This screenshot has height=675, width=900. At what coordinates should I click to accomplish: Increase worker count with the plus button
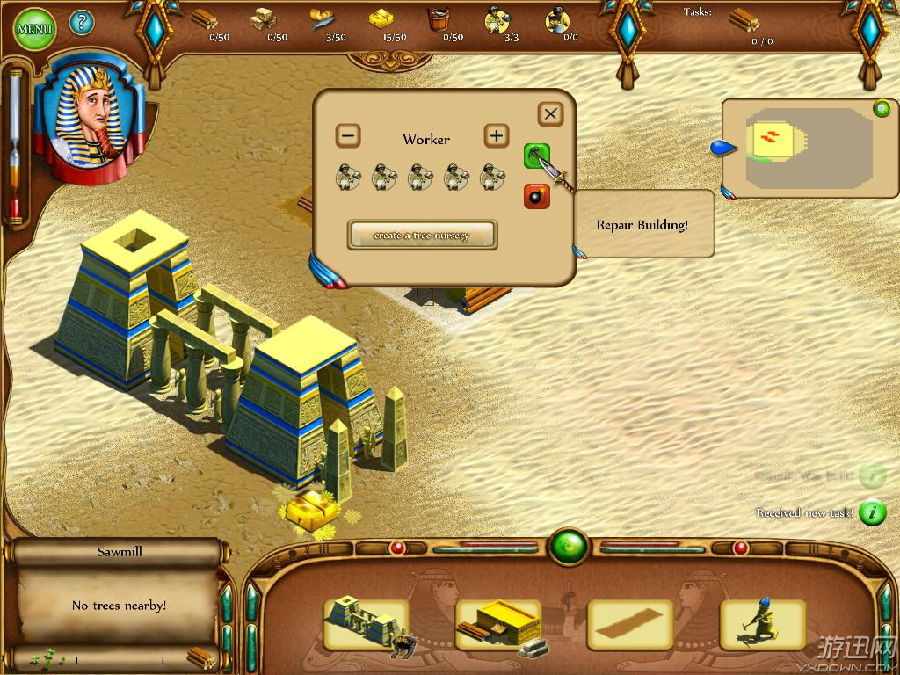pyautogui.click(x=495, y=135)
